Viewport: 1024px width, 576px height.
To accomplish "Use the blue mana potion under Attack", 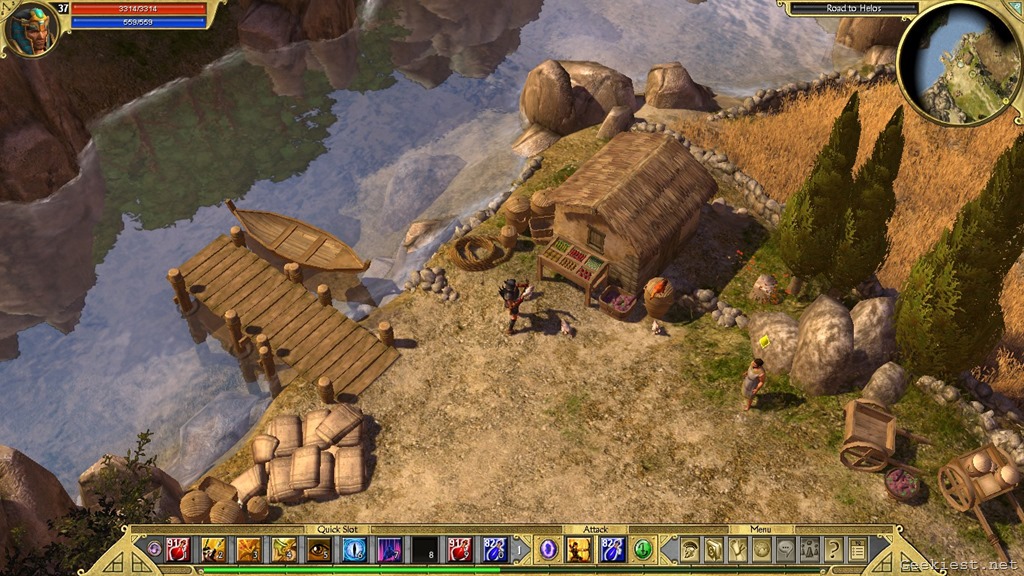I will [612, 549].
